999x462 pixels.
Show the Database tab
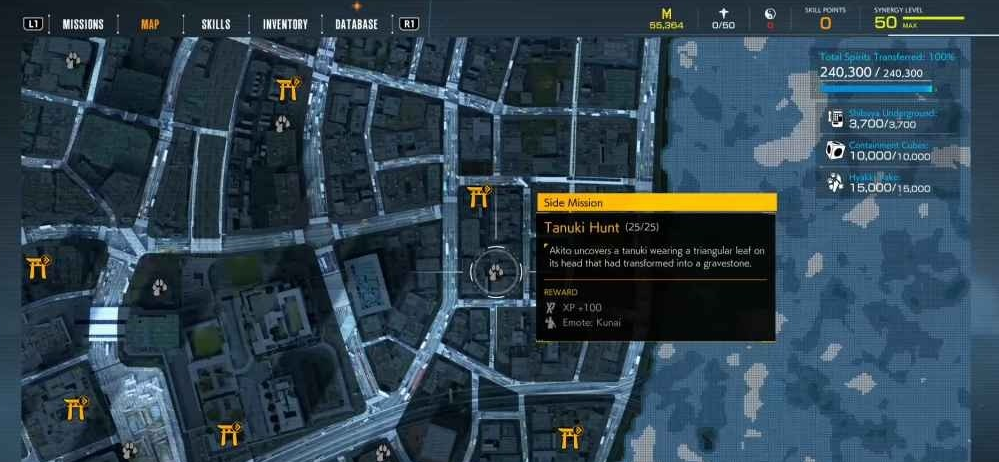(356, 24)
